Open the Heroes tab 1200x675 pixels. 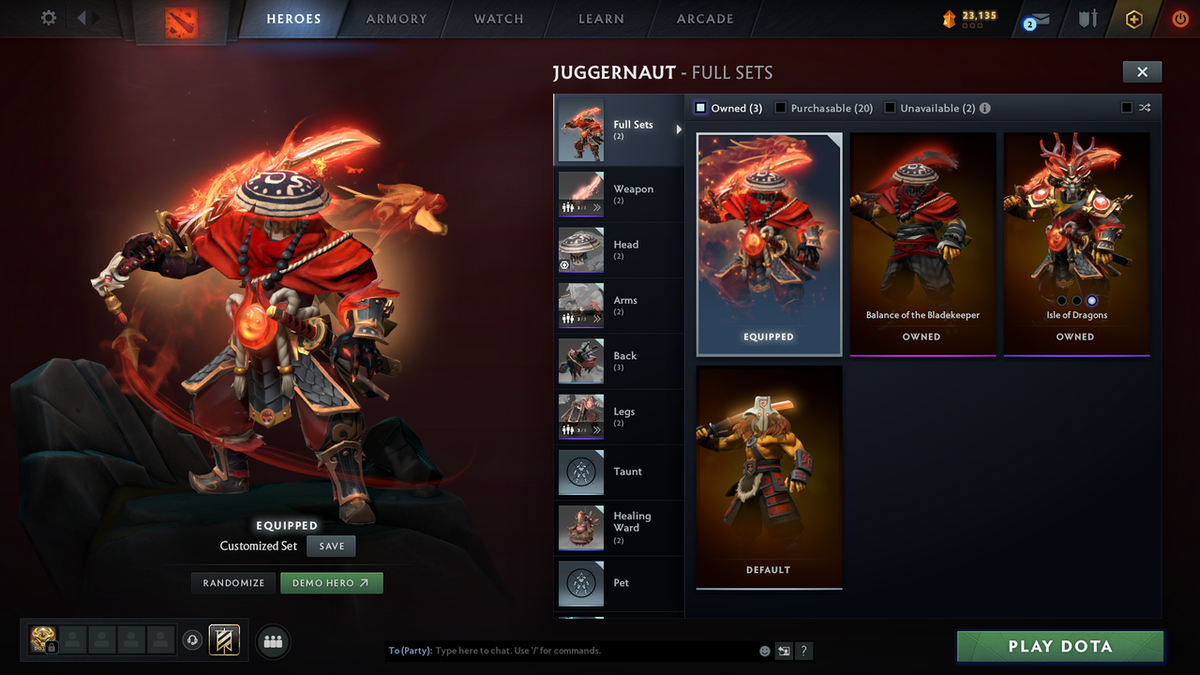293,19
